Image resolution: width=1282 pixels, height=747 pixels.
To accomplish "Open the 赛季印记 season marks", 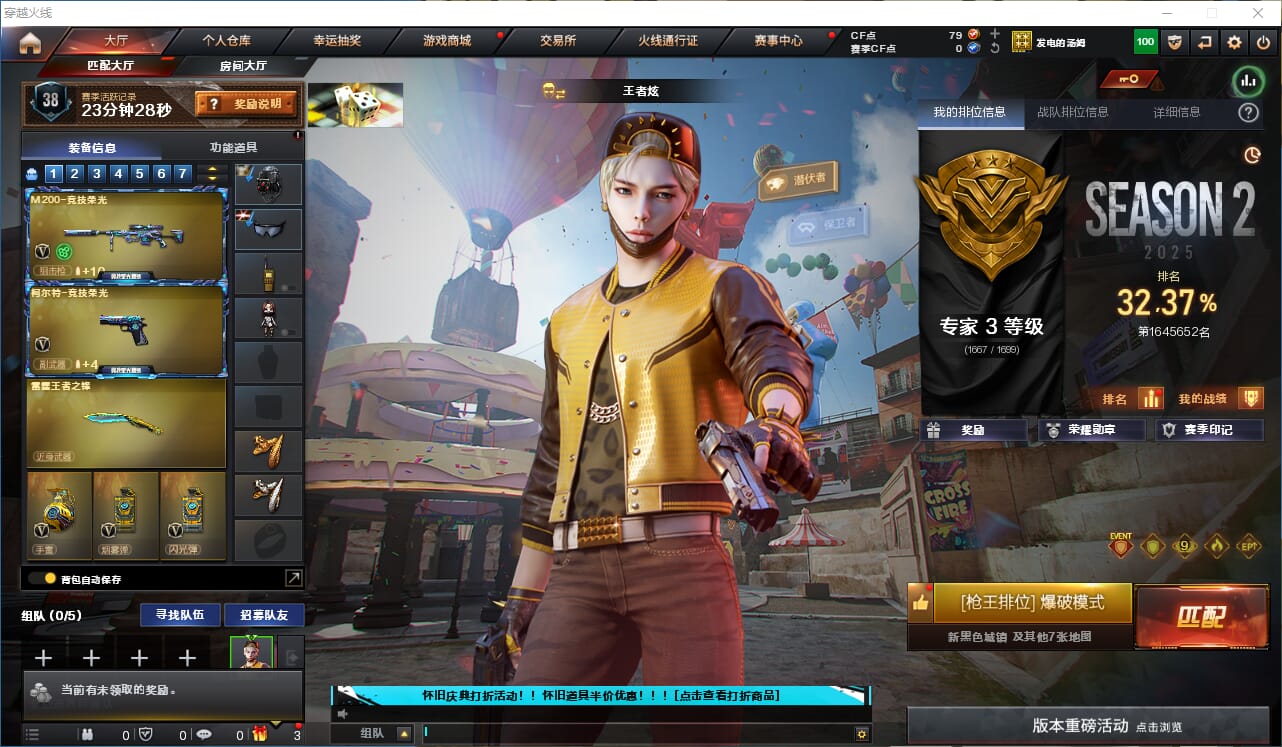I will [1209, 430].
